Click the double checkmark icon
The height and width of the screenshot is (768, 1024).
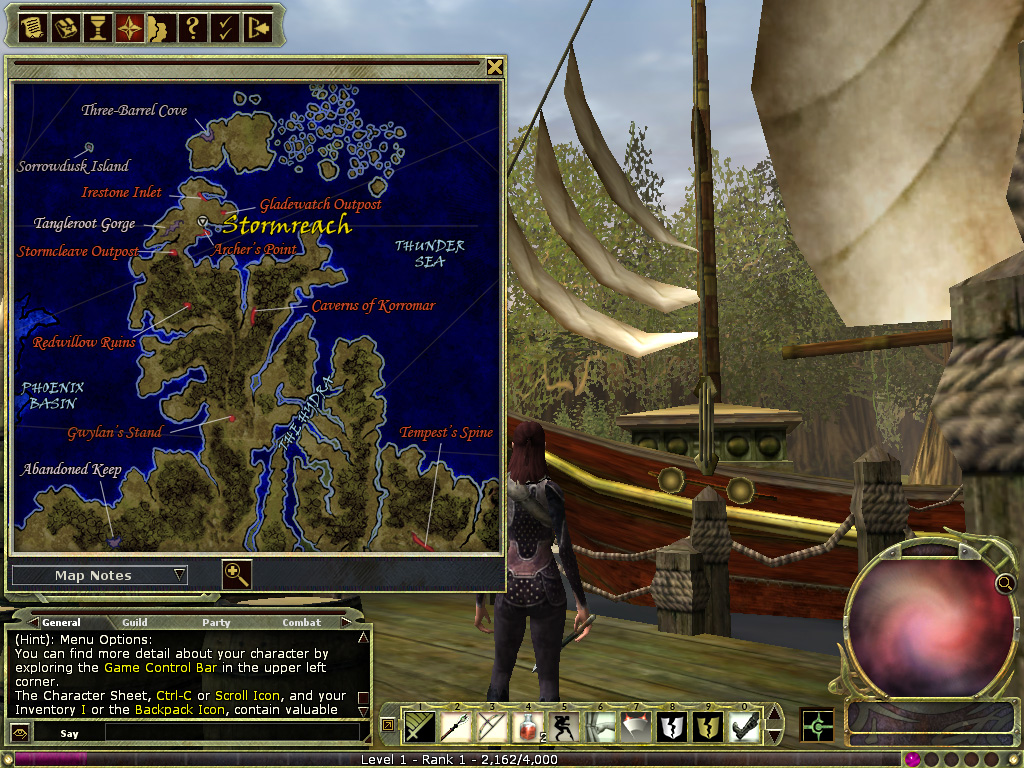pyautogui.click(x=225, y=27)
